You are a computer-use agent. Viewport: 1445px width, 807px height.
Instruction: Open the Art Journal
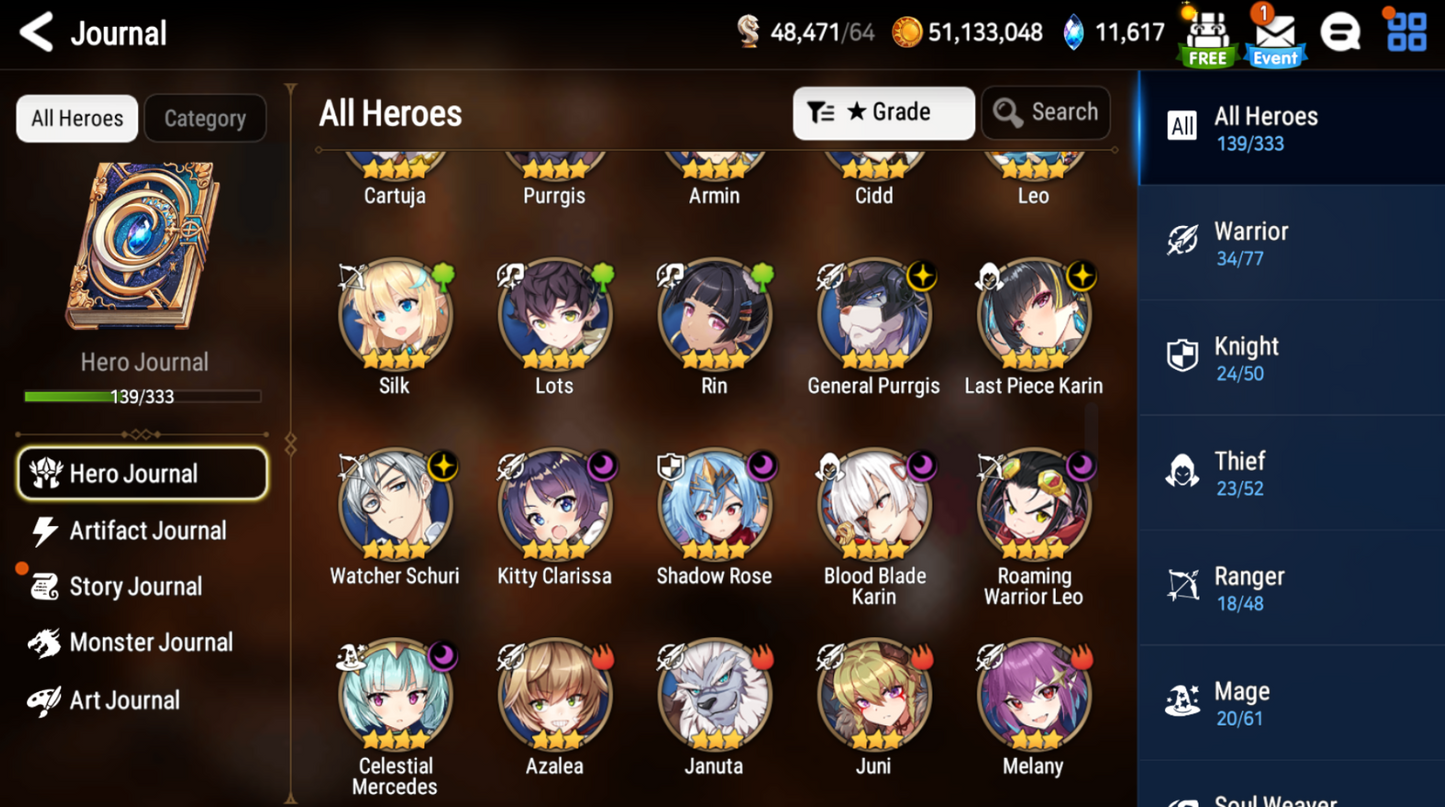[124, 700]
